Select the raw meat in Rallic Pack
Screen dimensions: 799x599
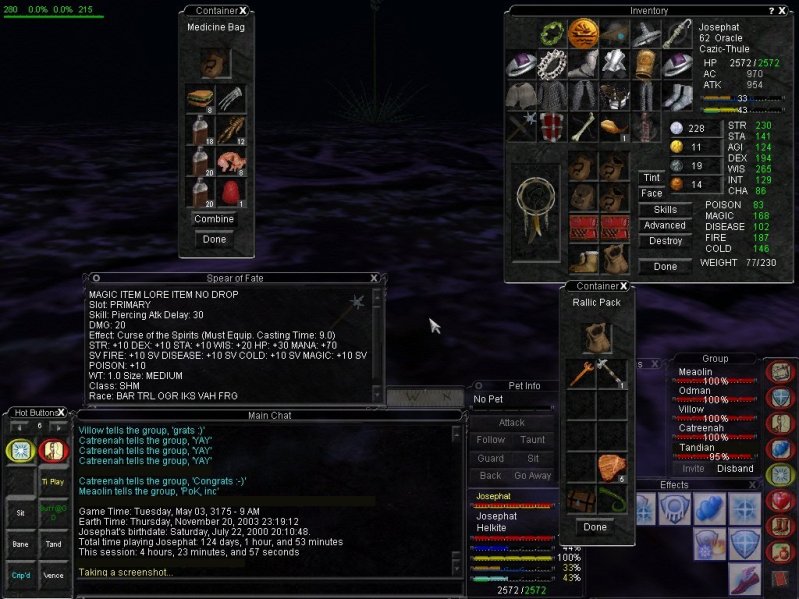(611, 467)
